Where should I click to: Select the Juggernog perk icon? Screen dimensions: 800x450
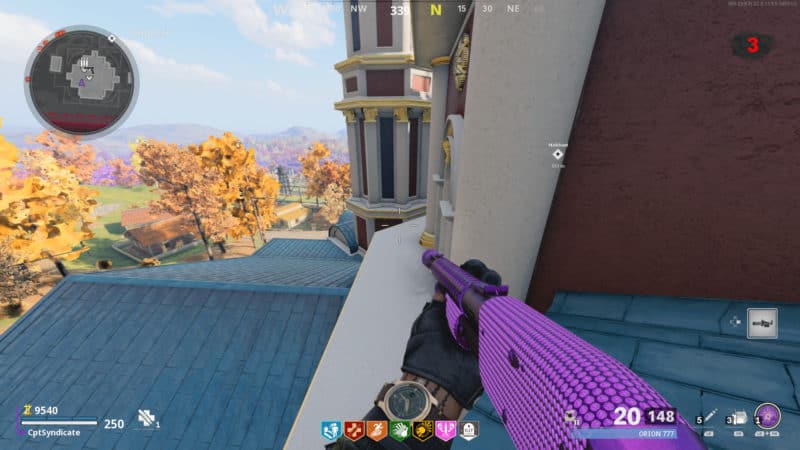pyautogui.click(x=355, y=431)
